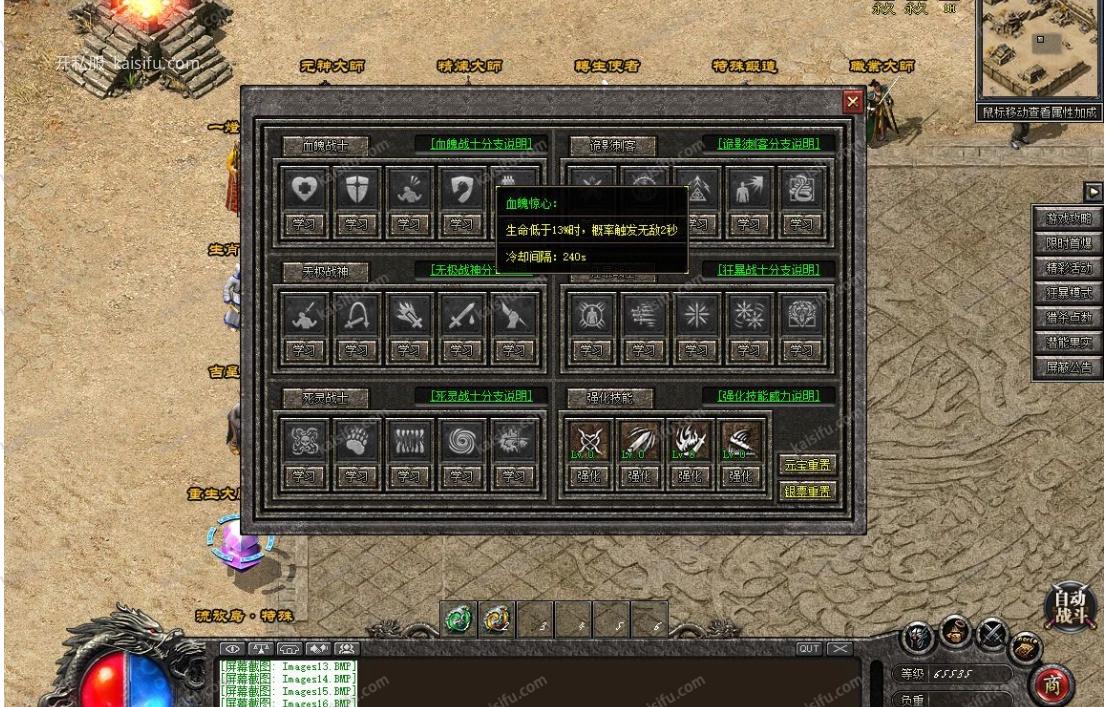
Task: Select the heart with cross skill icon
Action: pyautogui.click(x=304, y=190)
